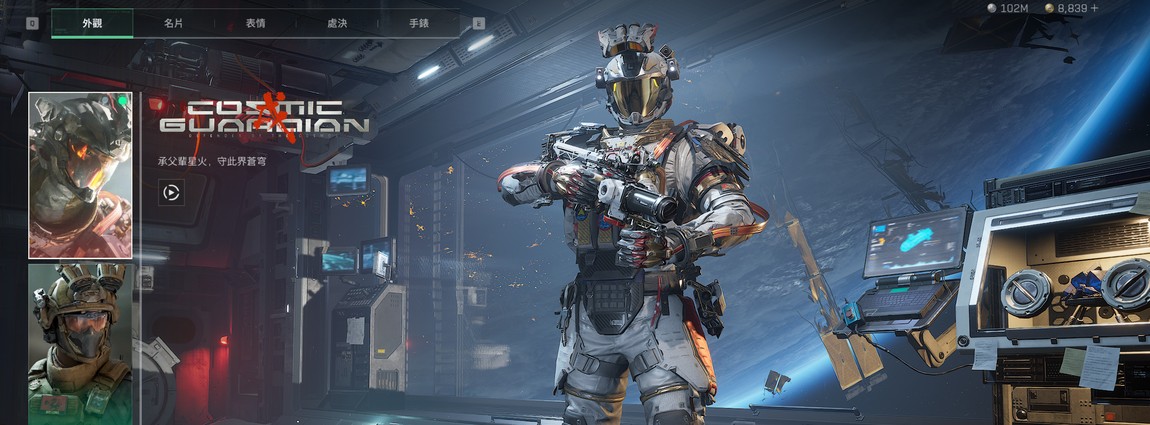
Task: Play the Cosmic Guardian preview video
Action: pyautogui.click(x=171, y=193)
